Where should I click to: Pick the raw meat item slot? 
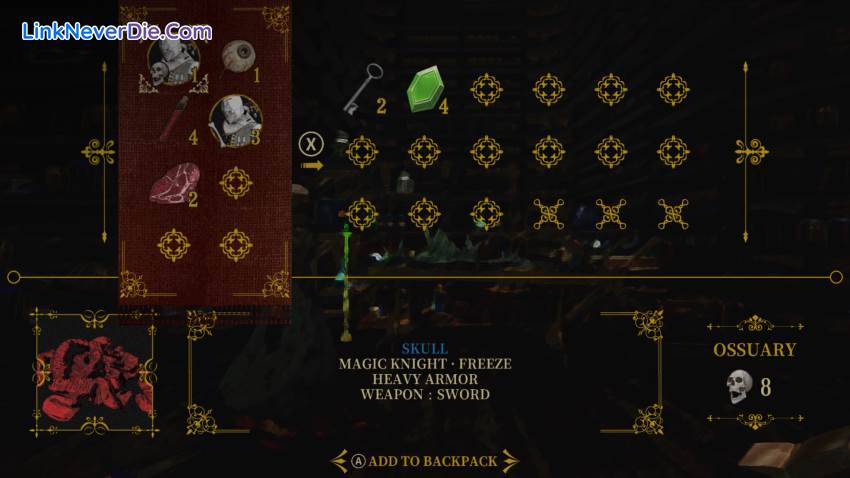(172, 185)
